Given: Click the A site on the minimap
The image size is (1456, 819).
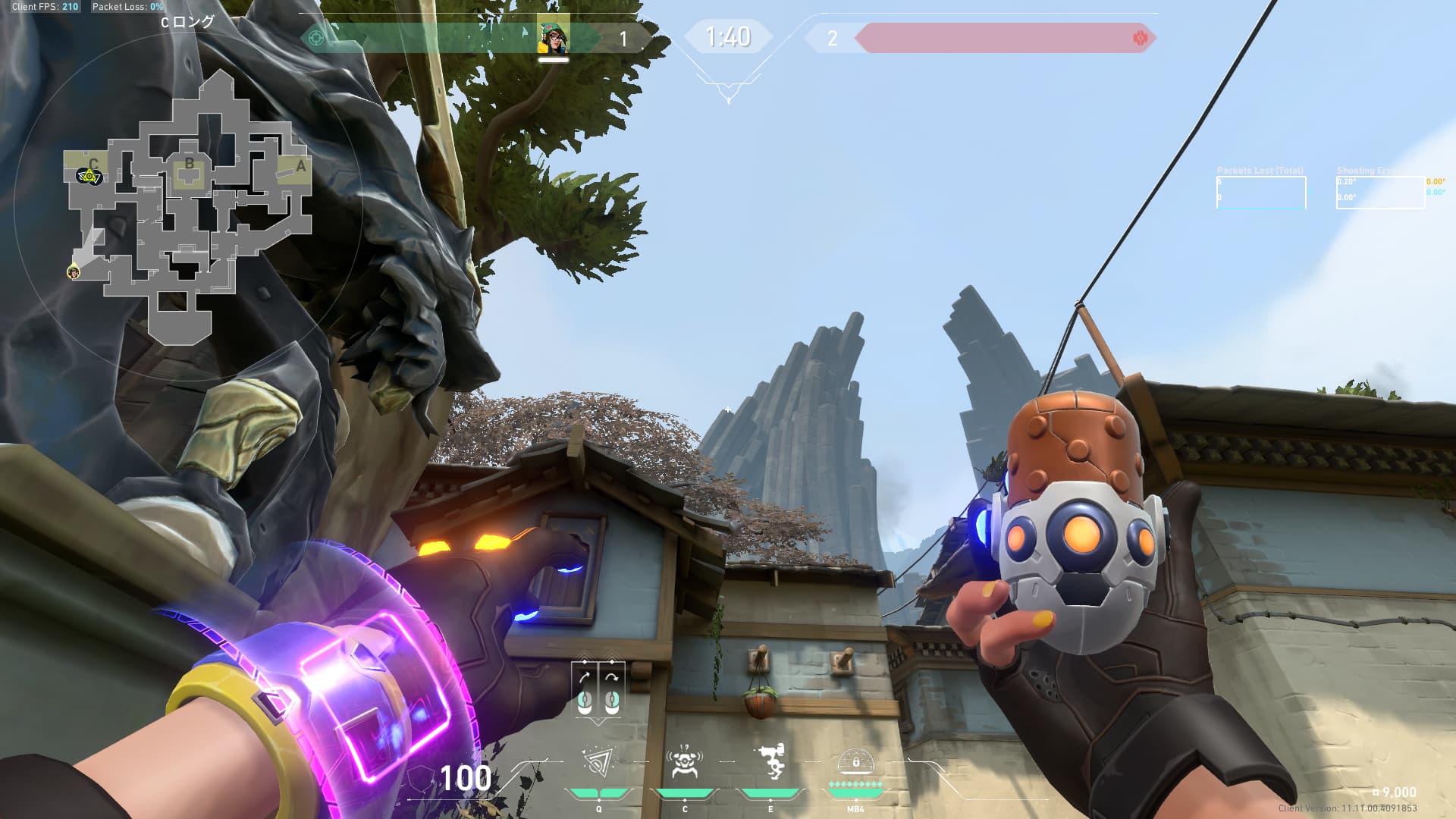Looking at the screenshot, I should (300, 166).
